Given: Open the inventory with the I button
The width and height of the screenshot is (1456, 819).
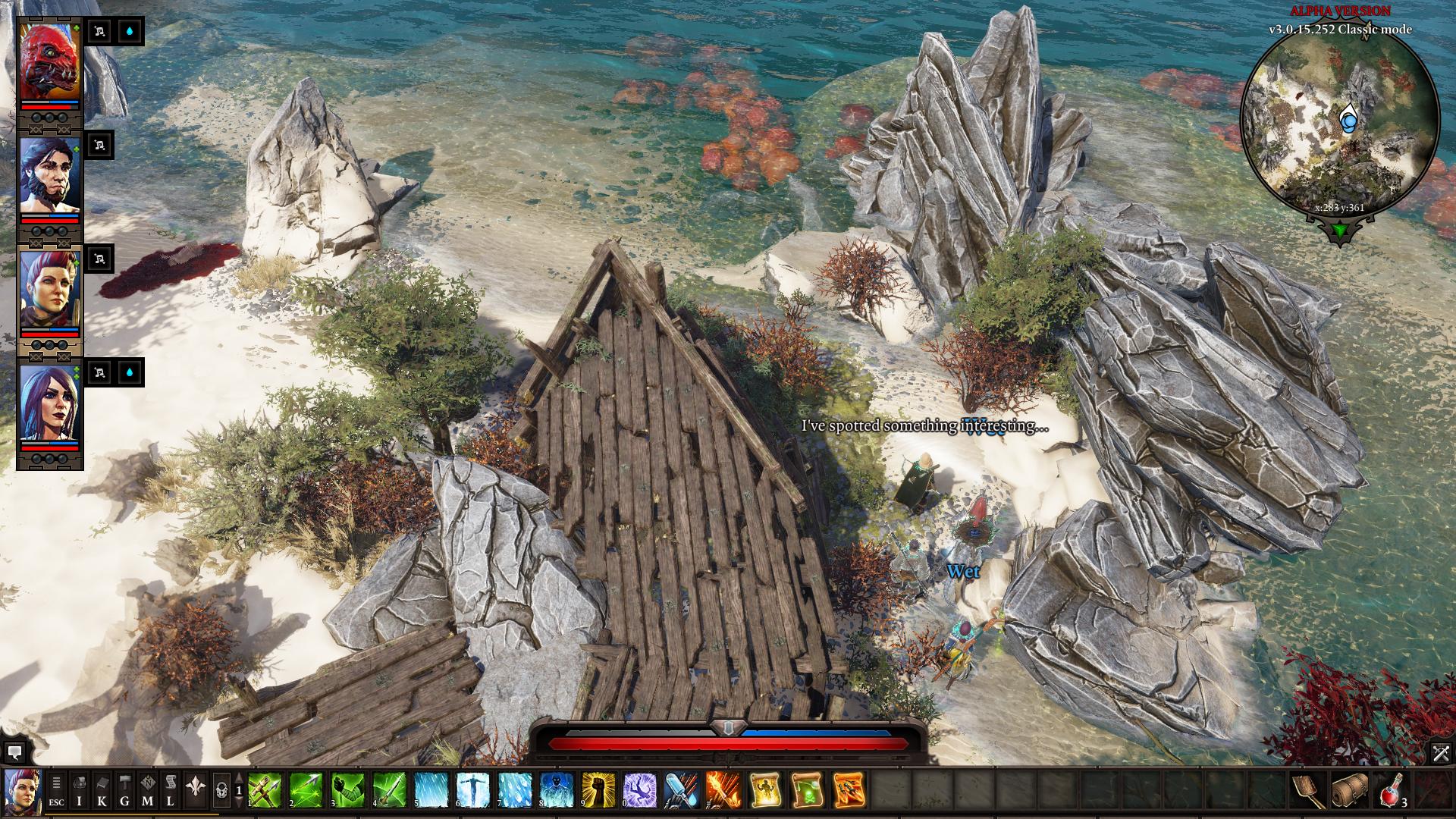Looking at the screenshot, I should click(x=80, y=790).
